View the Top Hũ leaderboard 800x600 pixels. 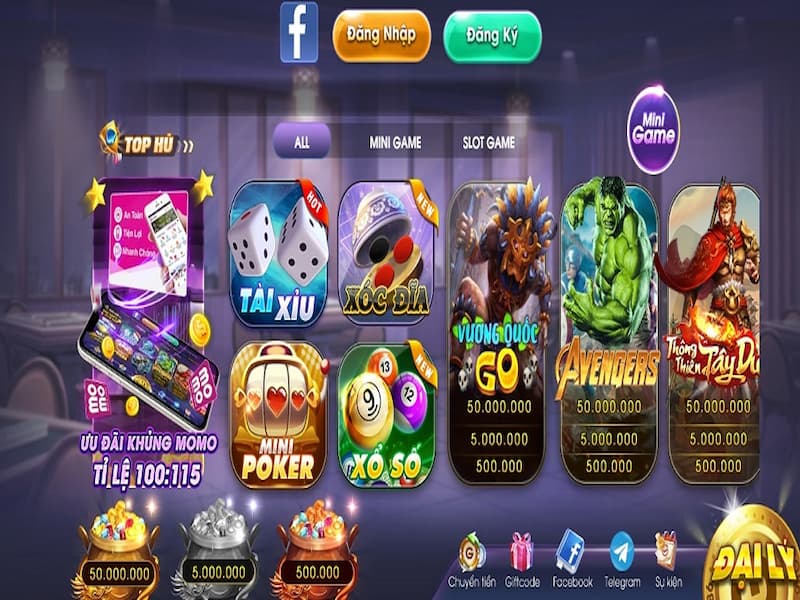(x=147, y=144)
